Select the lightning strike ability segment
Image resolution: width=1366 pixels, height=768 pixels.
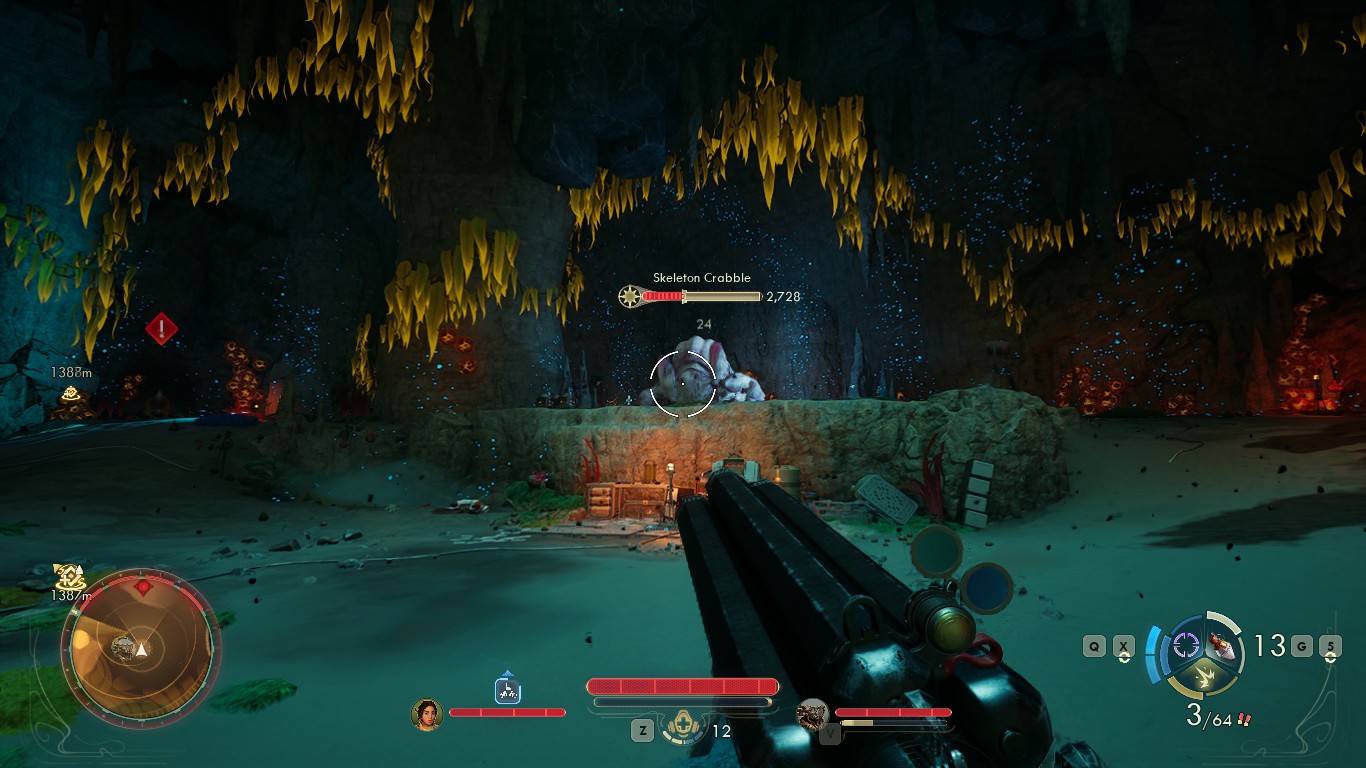(1204, 677)
